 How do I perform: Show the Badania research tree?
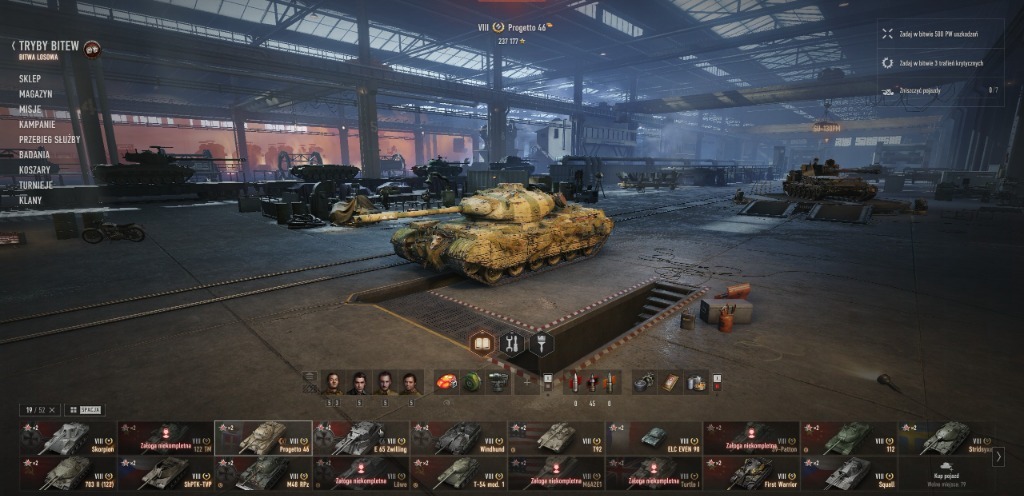35,154
